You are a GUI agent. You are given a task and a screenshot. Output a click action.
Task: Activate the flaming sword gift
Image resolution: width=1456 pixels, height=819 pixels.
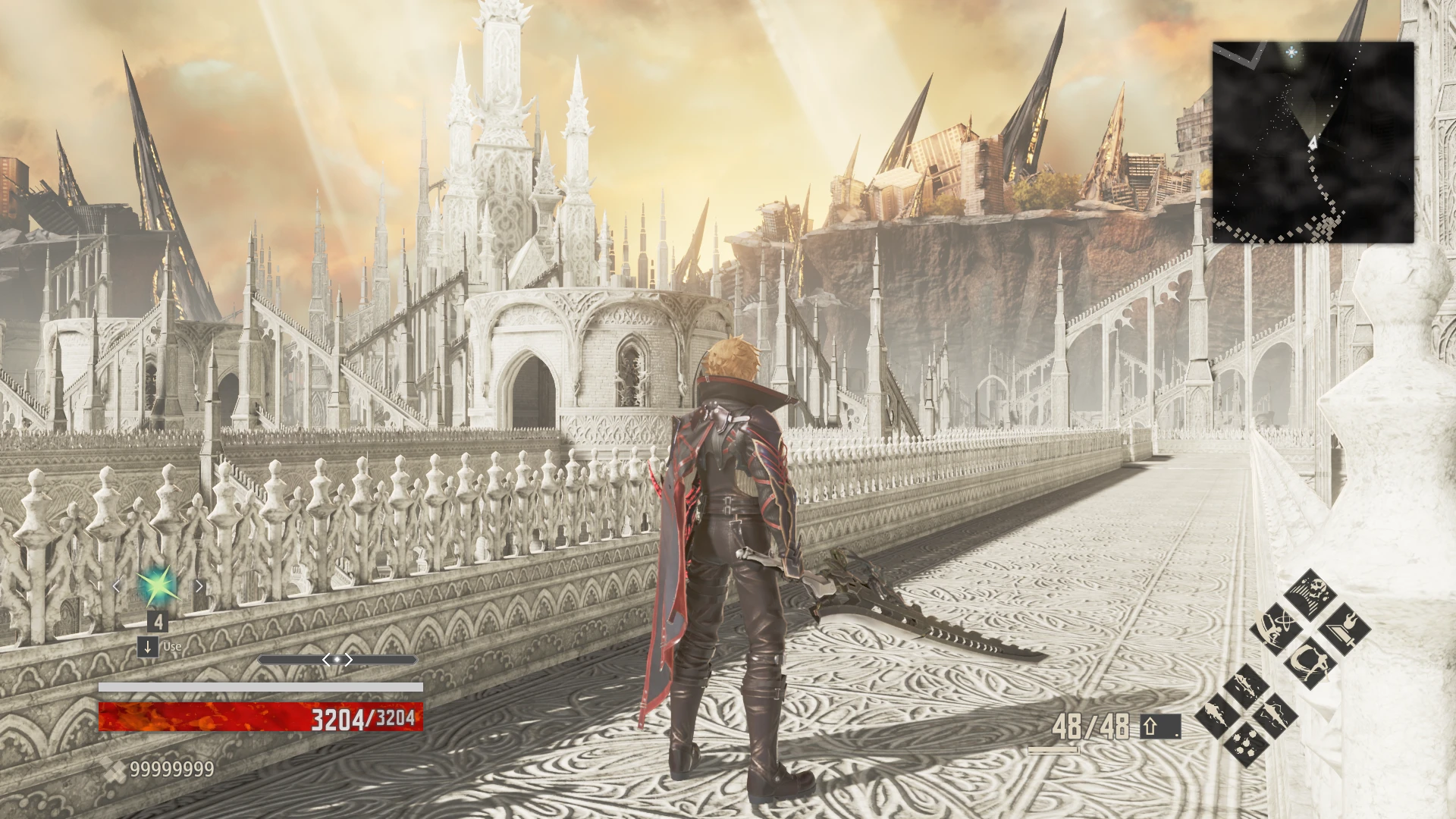coord(1344,629)
